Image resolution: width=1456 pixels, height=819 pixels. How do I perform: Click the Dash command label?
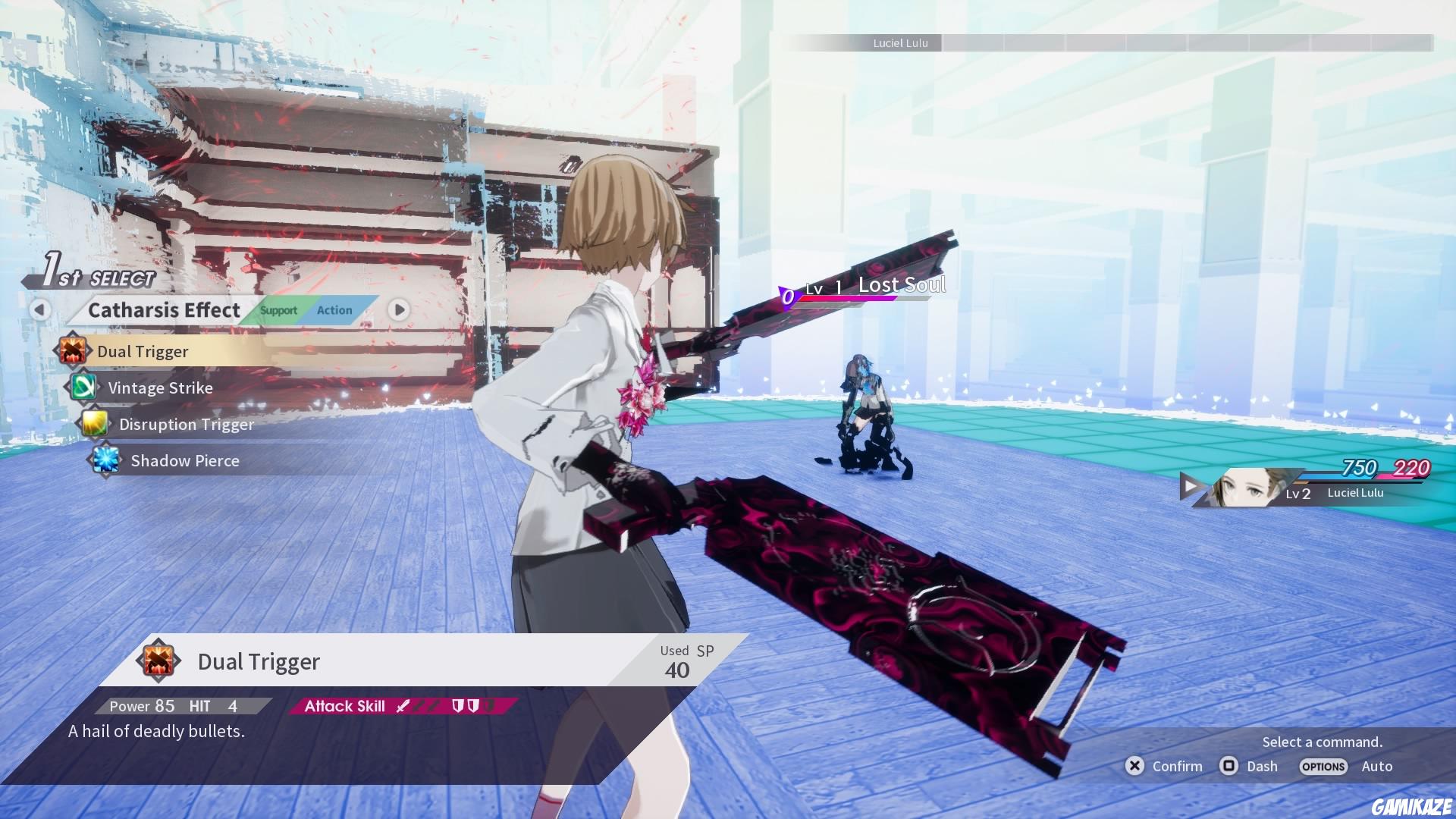[x=1261, y=766]
